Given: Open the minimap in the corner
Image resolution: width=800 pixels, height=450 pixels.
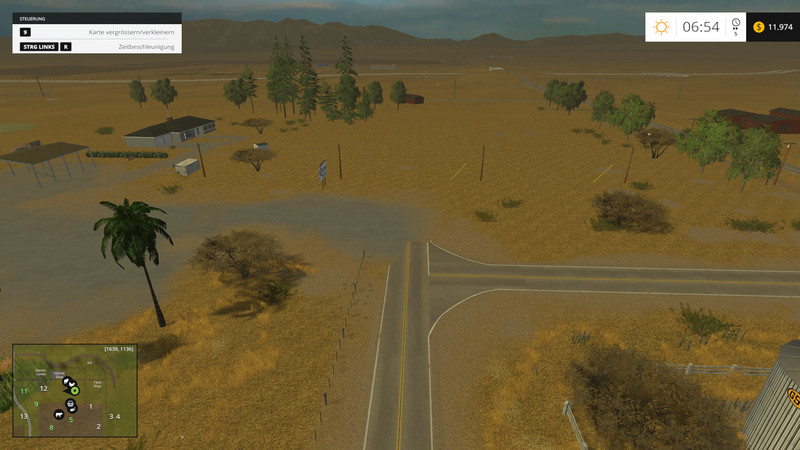Looking at the screenshot, I should [74, 390].
